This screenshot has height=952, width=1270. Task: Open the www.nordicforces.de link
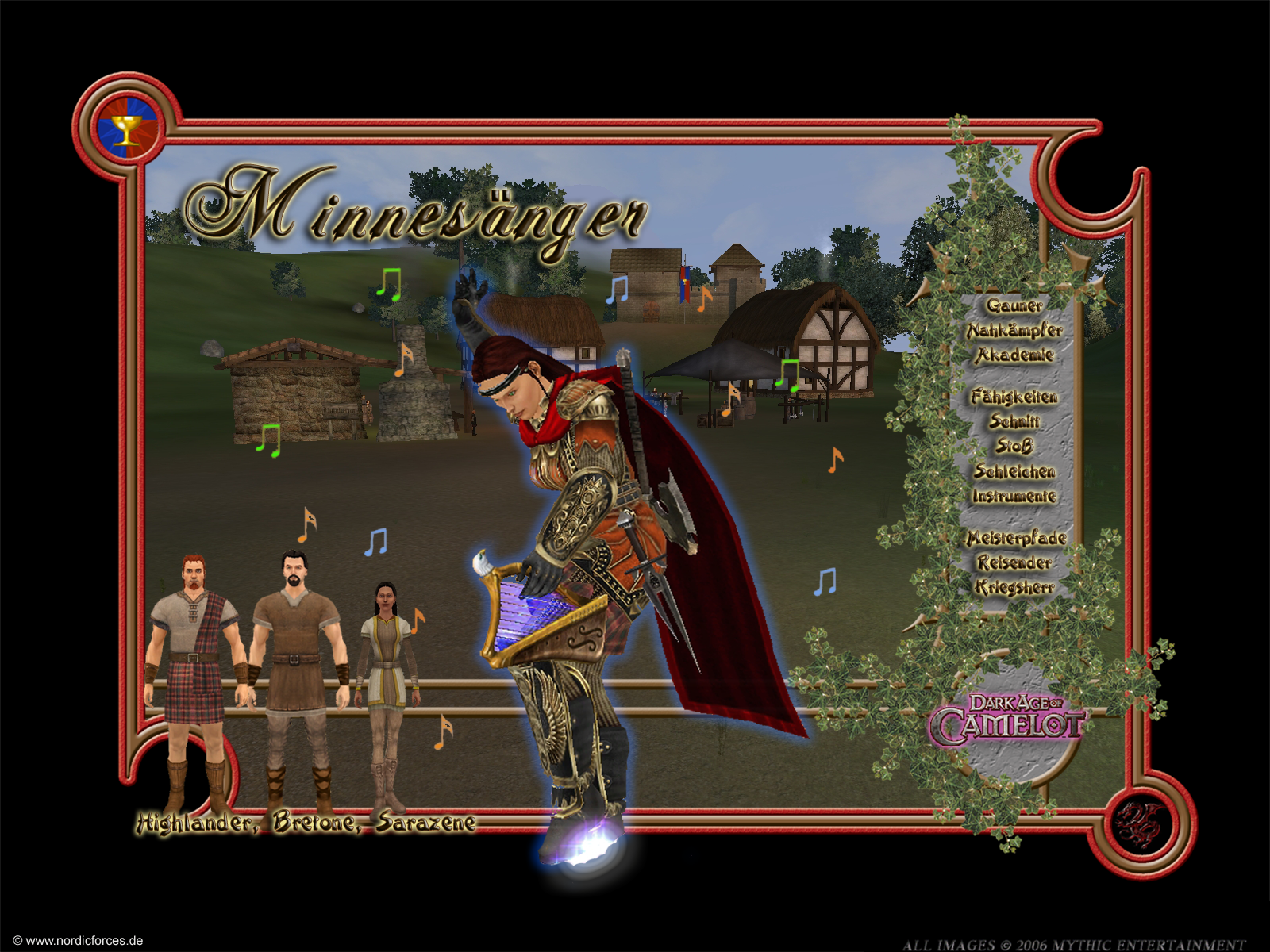78,941
